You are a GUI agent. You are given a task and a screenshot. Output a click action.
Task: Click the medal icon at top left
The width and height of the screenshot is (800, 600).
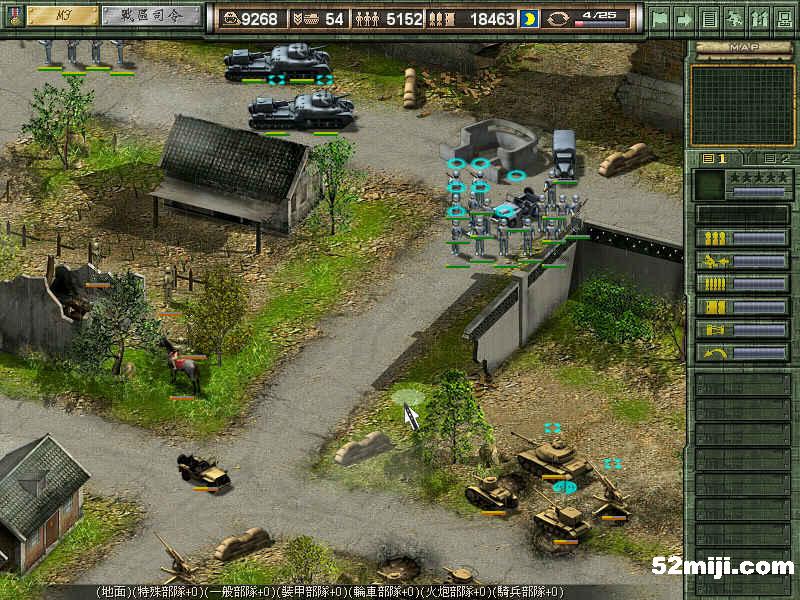(x=13, y=15)
